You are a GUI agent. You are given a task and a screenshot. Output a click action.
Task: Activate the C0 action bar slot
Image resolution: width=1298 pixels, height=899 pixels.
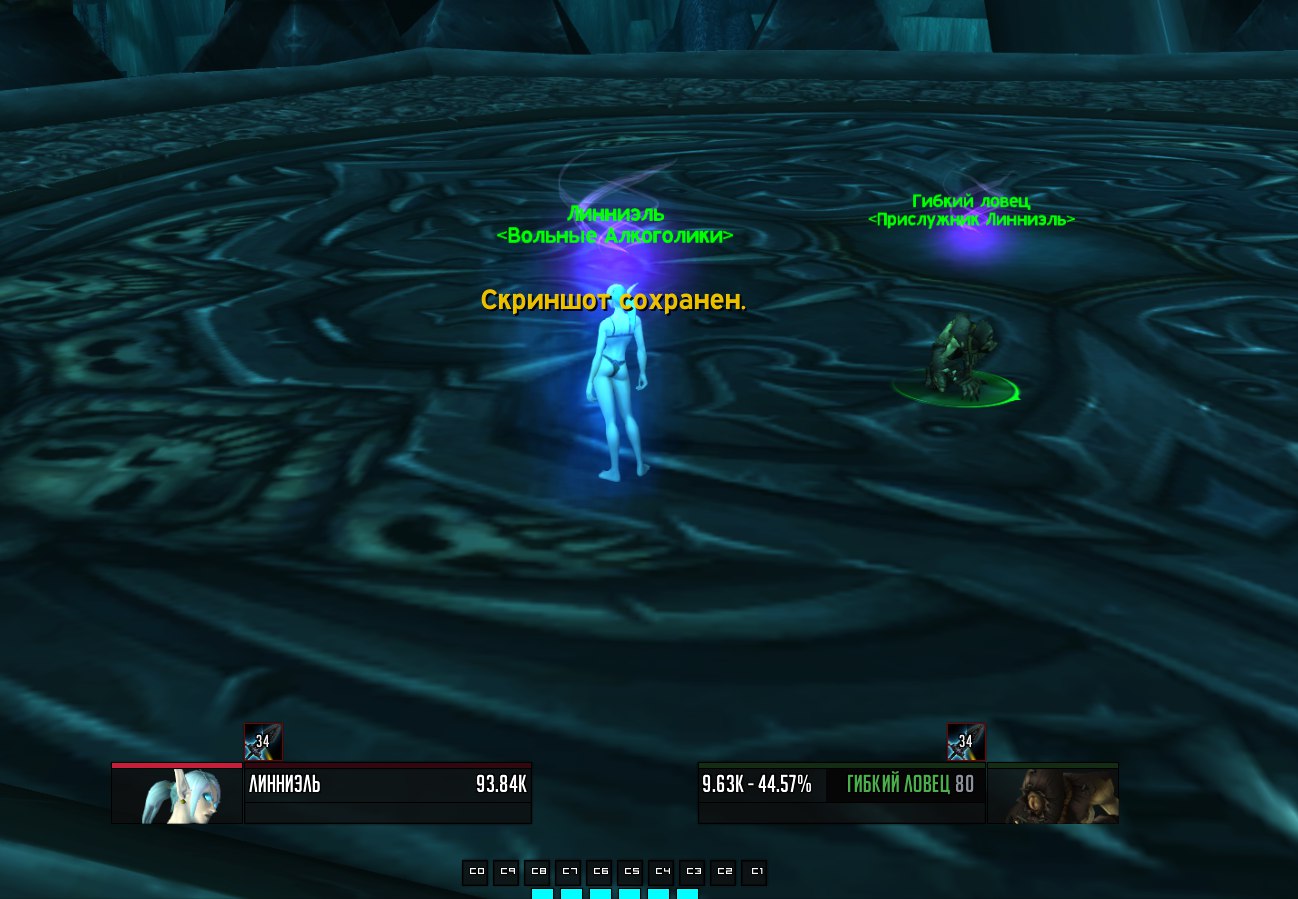pyautogui.click(x=476, y=872)
